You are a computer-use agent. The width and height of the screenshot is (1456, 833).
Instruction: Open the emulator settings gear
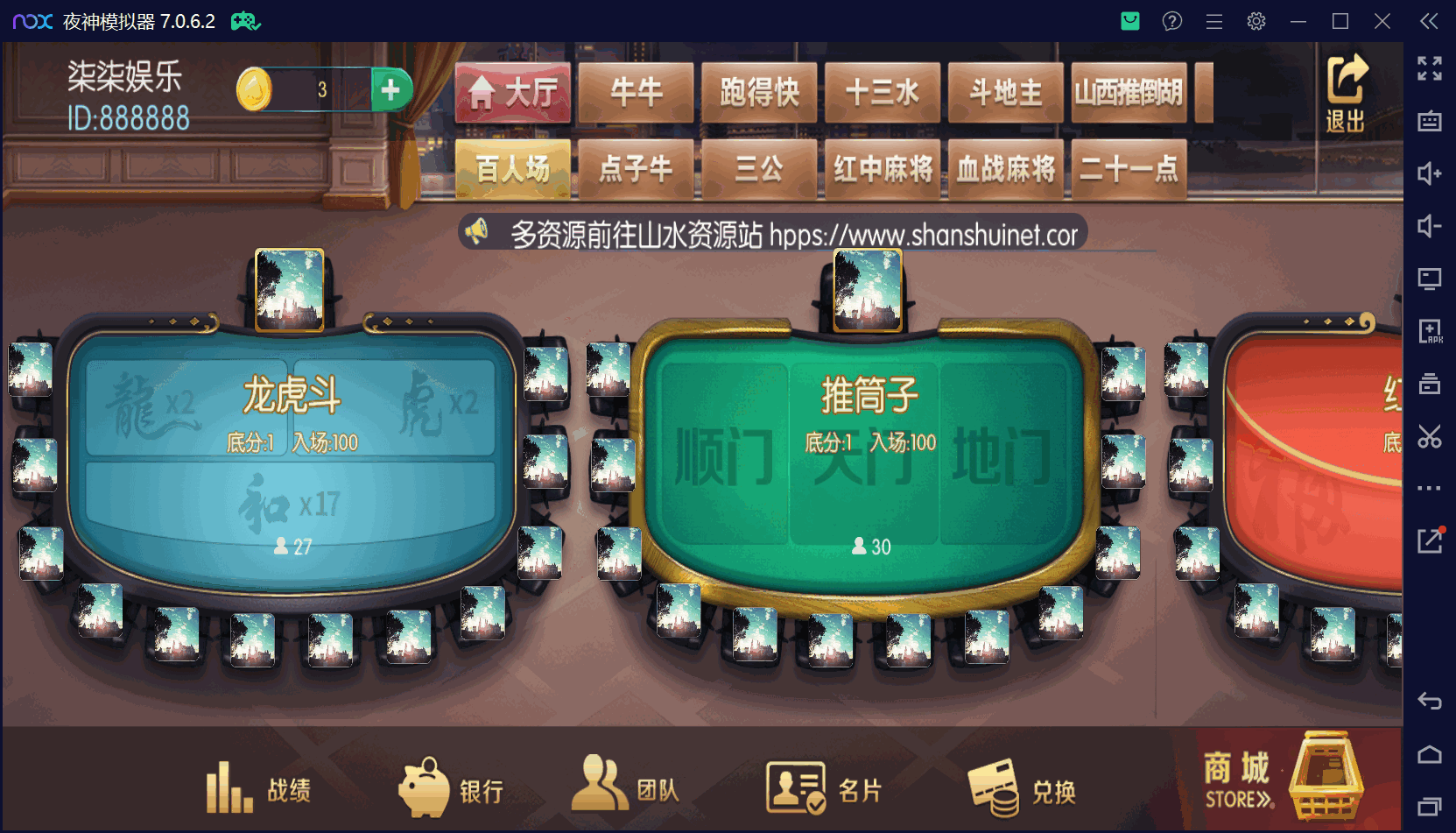1256,20
